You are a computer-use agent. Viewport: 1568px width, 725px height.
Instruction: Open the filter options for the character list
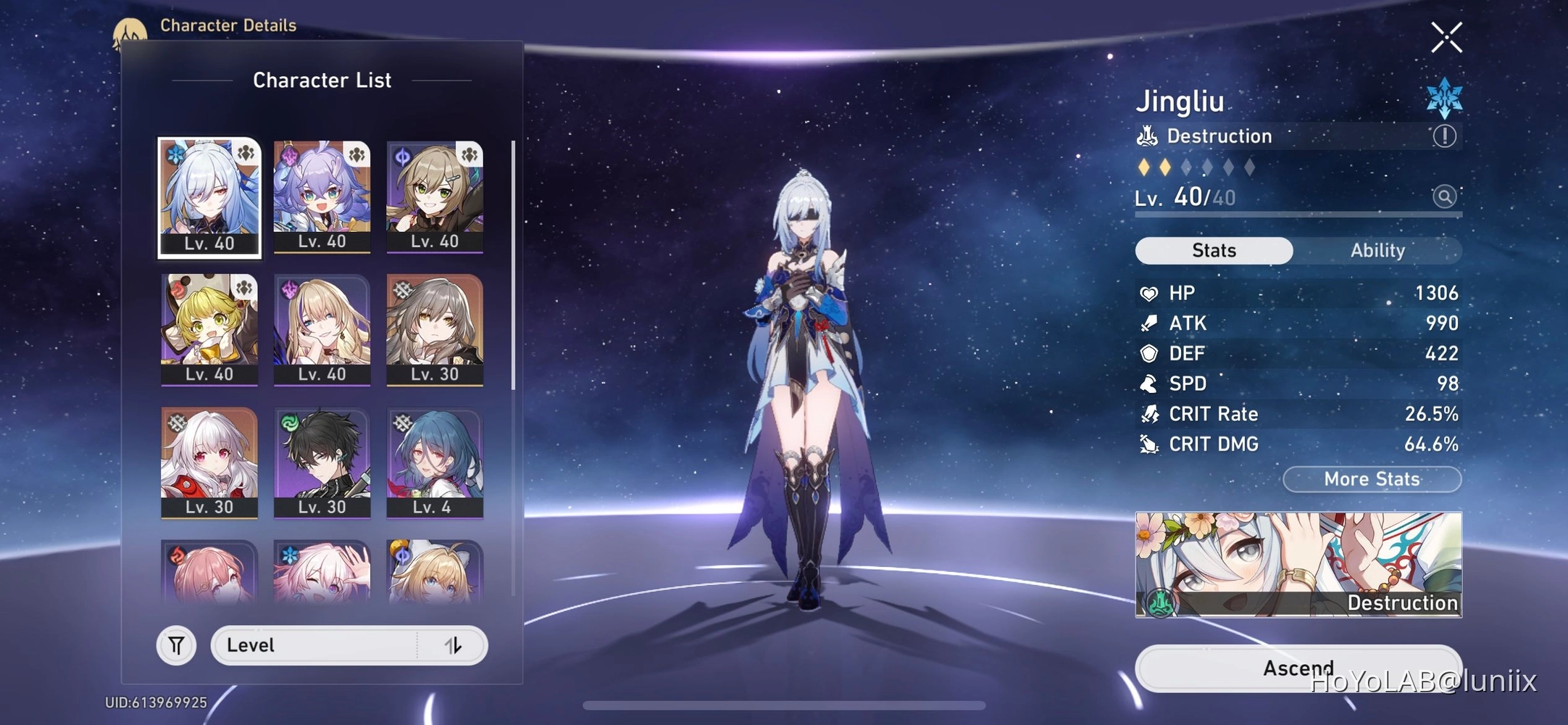[x=176, y=645]
